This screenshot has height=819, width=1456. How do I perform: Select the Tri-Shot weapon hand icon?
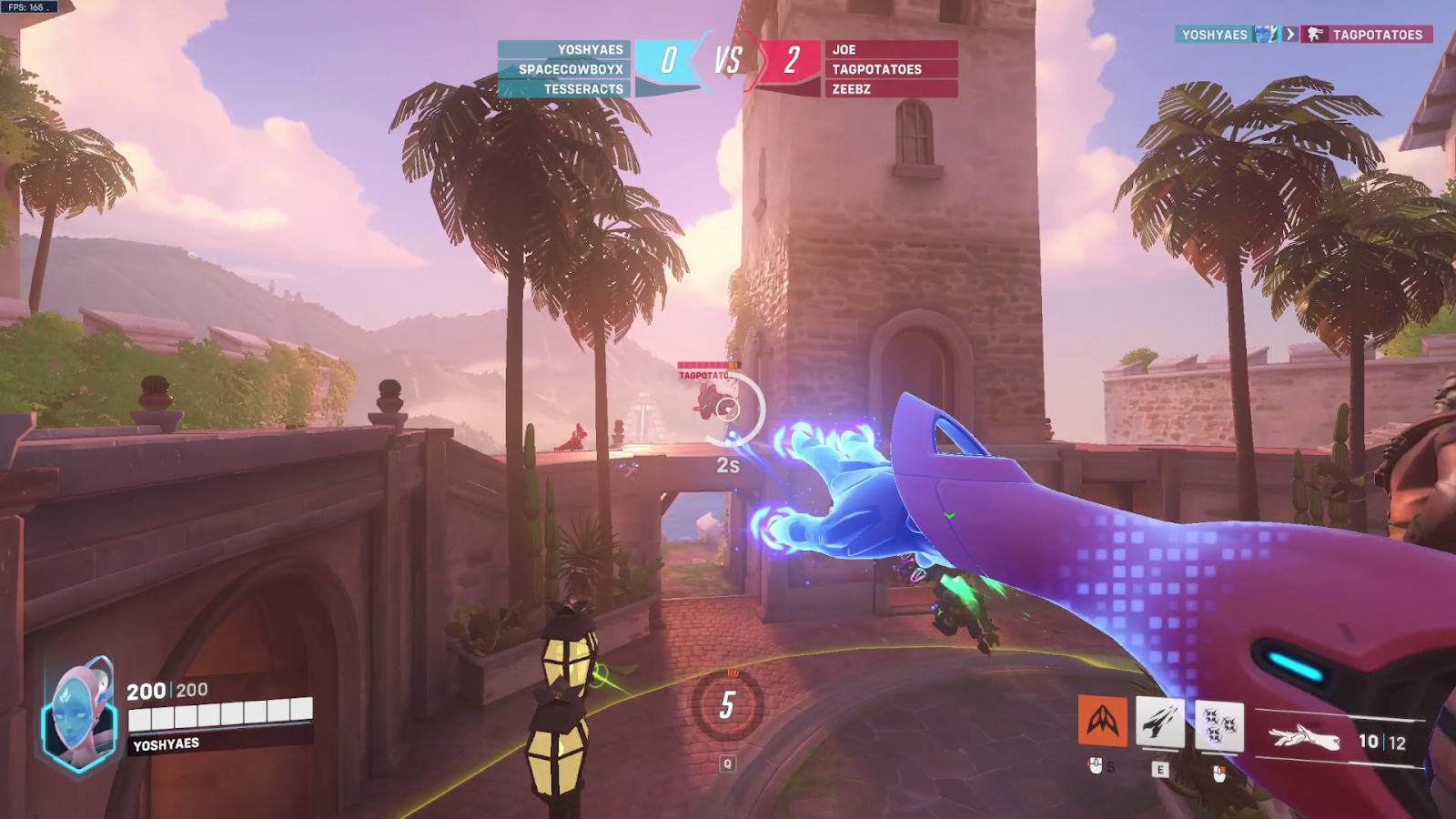tap(1306, 738)
